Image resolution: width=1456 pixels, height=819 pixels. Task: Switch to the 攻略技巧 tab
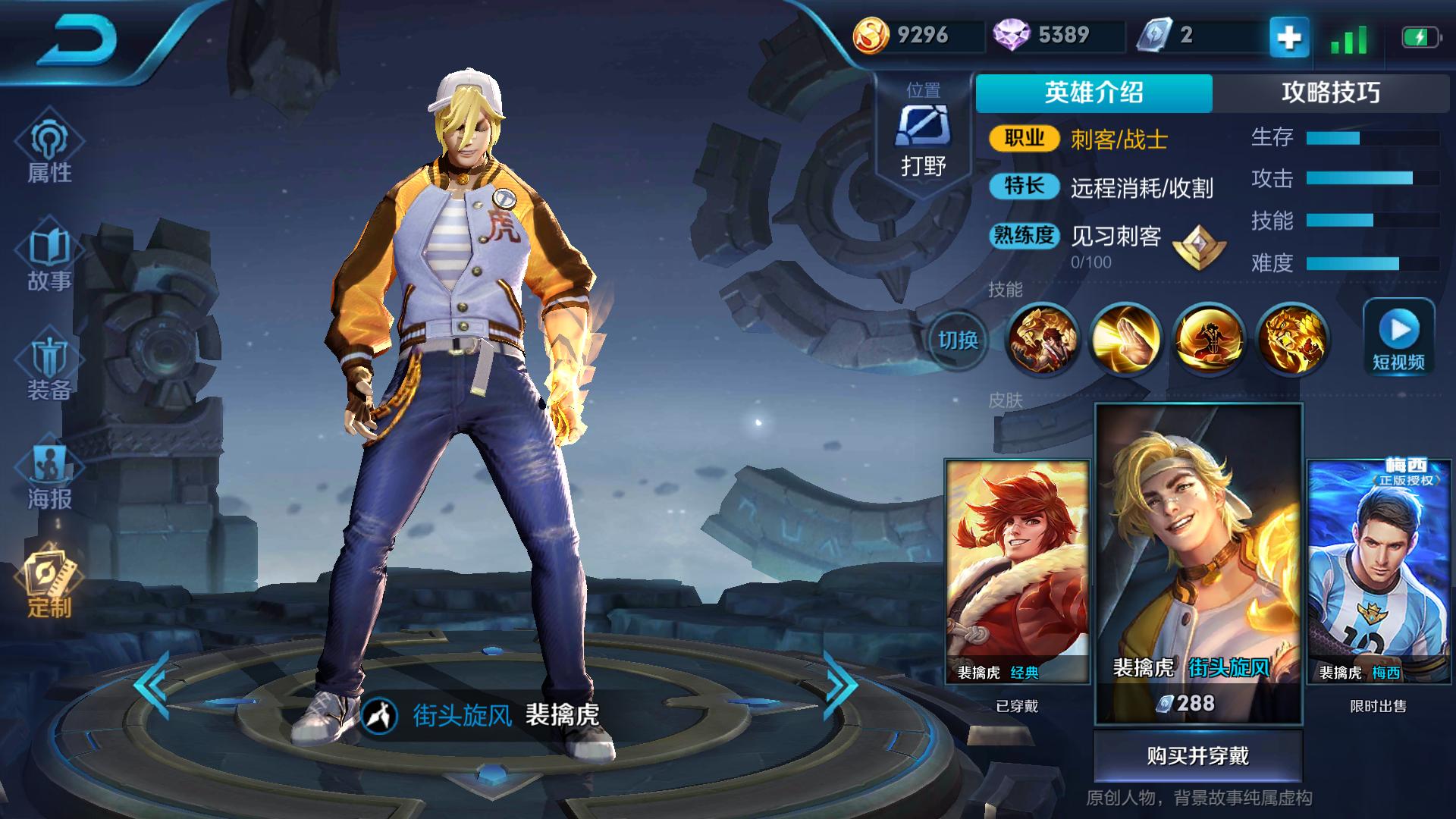pos(1330,93)
